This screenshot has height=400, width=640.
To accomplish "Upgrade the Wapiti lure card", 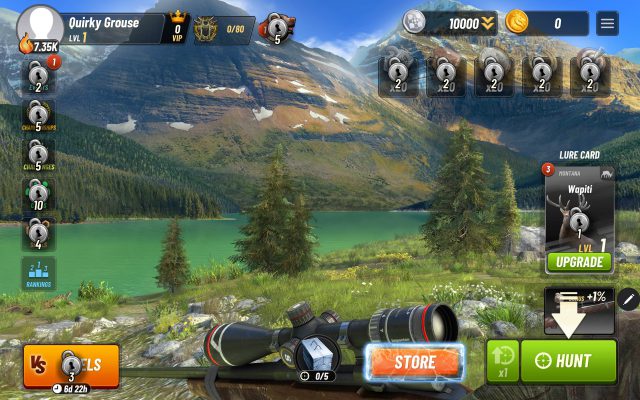I will (577, 262).
